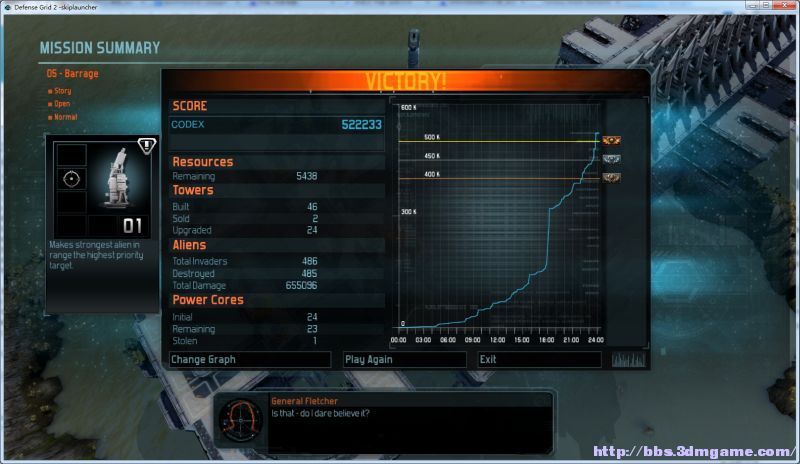Click the exclamation alert badge on tower card
This screenshot has width=800, height=464.
coord(146,145)
